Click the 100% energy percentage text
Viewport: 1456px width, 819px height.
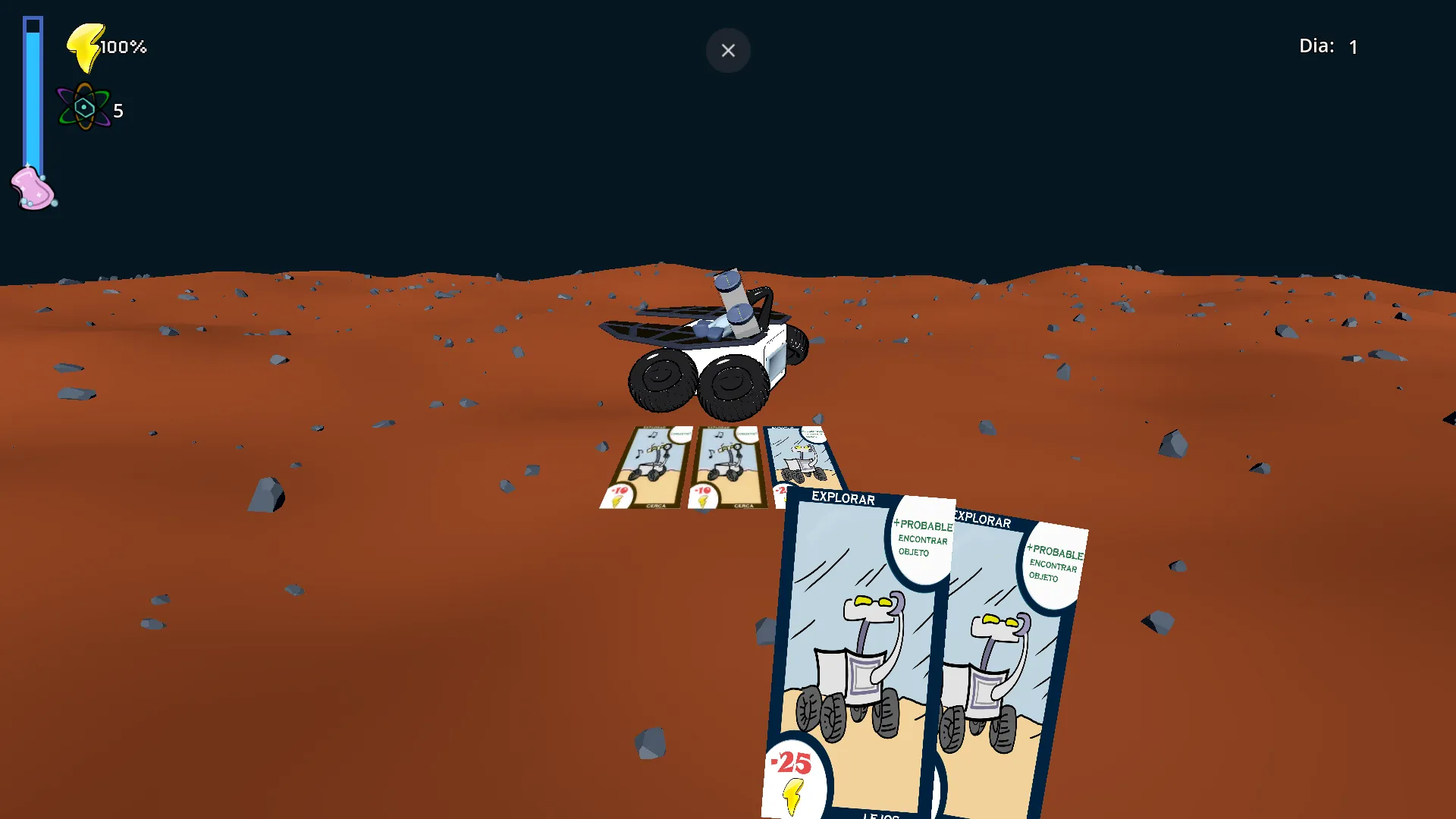click(x=122, y=46)
